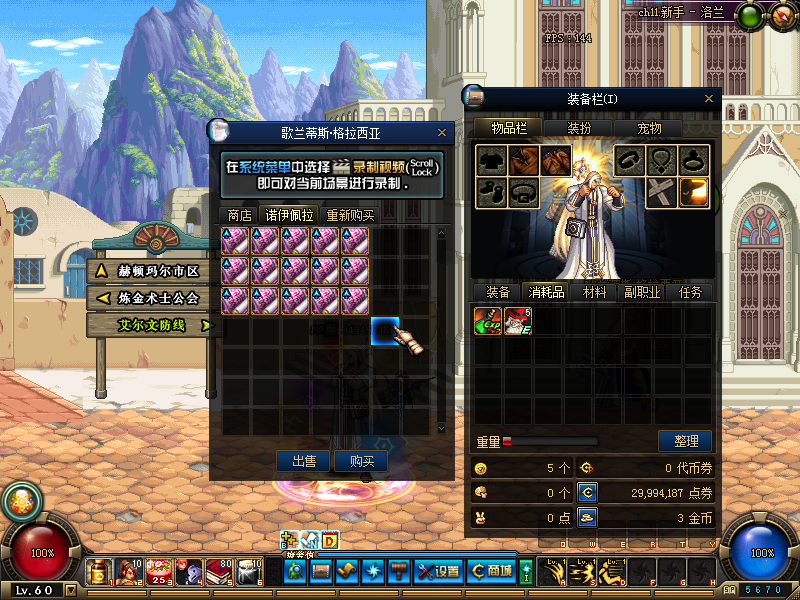This screenshot has height=600, width=800.
Task: Switch to the 商店 shop tab
Action: [x=239, y=215]
